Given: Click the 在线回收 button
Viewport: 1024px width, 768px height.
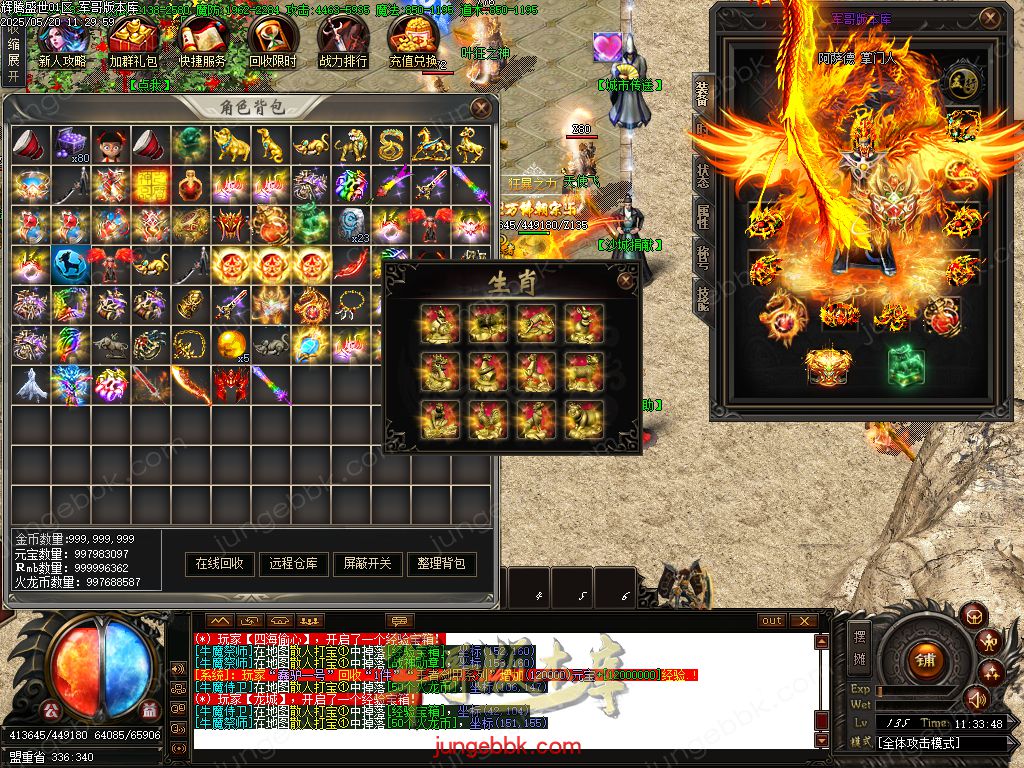Looking at the screenshot, I should (220, 564).
